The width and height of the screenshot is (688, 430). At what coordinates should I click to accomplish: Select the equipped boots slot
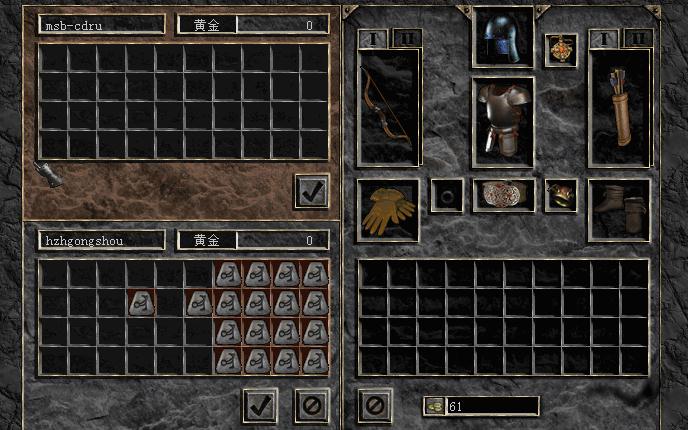pos(619,209)
